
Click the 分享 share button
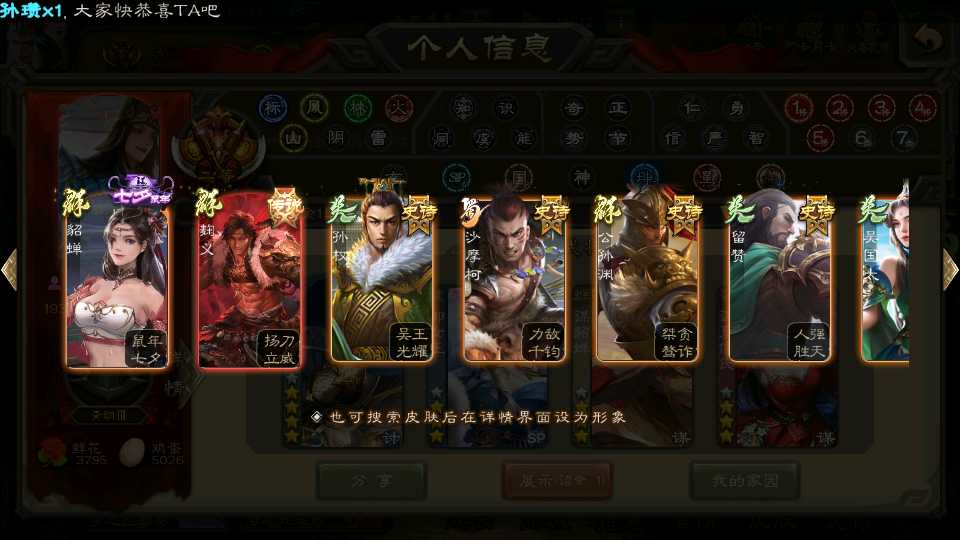coord(371,480)
